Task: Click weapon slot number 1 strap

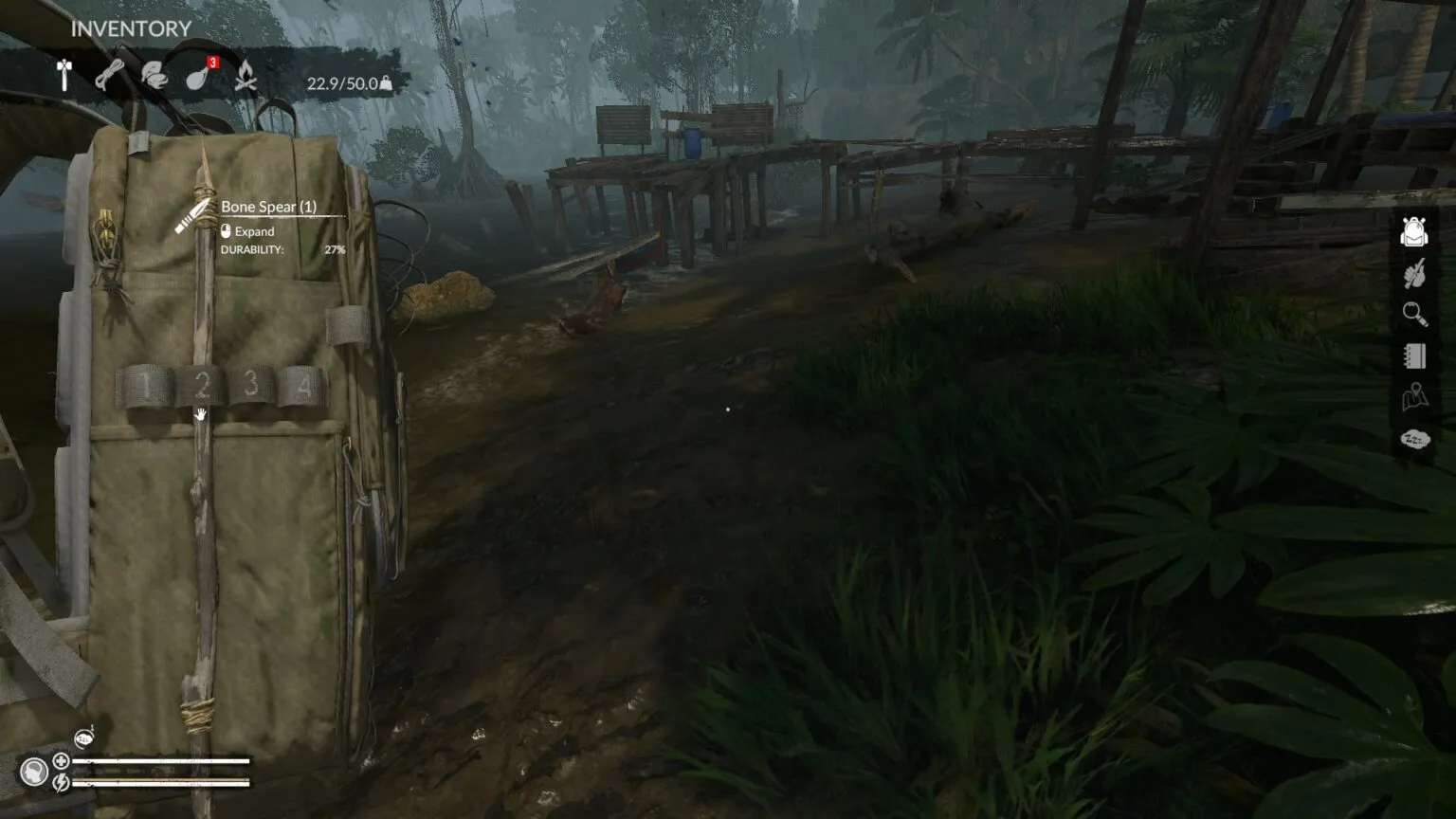Action: click(x=145, y=385)
